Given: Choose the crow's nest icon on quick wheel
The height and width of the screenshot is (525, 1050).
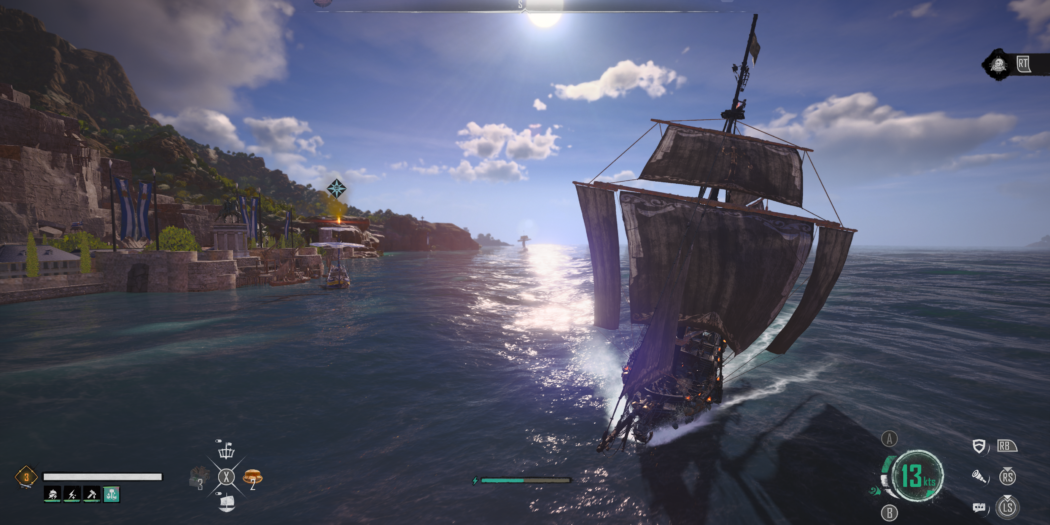Looking at the screenshot, I should 226,451.
